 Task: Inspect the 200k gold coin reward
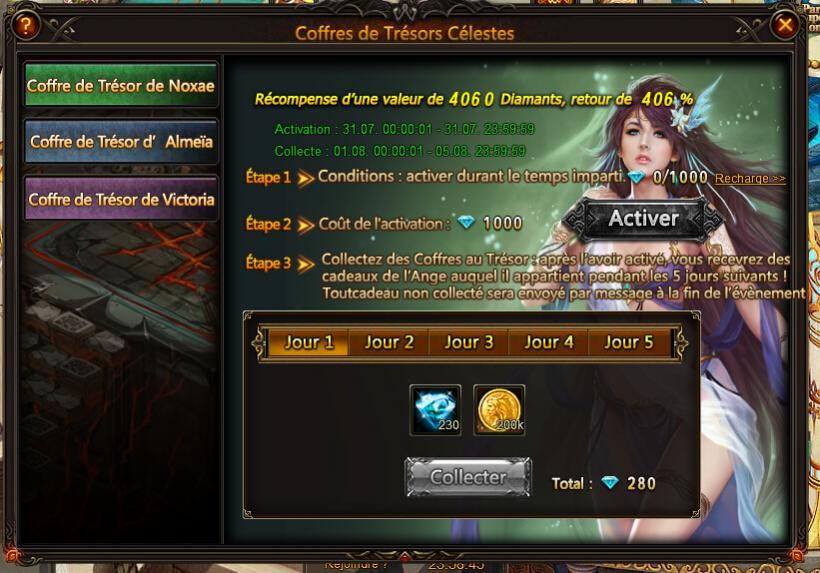pyautogui.click(x=499, y=410)
